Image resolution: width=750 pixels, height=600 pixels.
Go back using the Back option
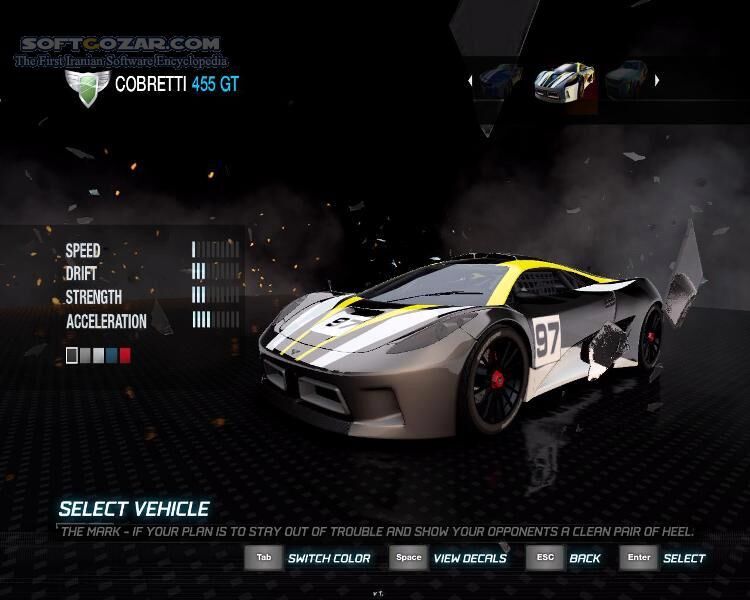coord(584,558)
